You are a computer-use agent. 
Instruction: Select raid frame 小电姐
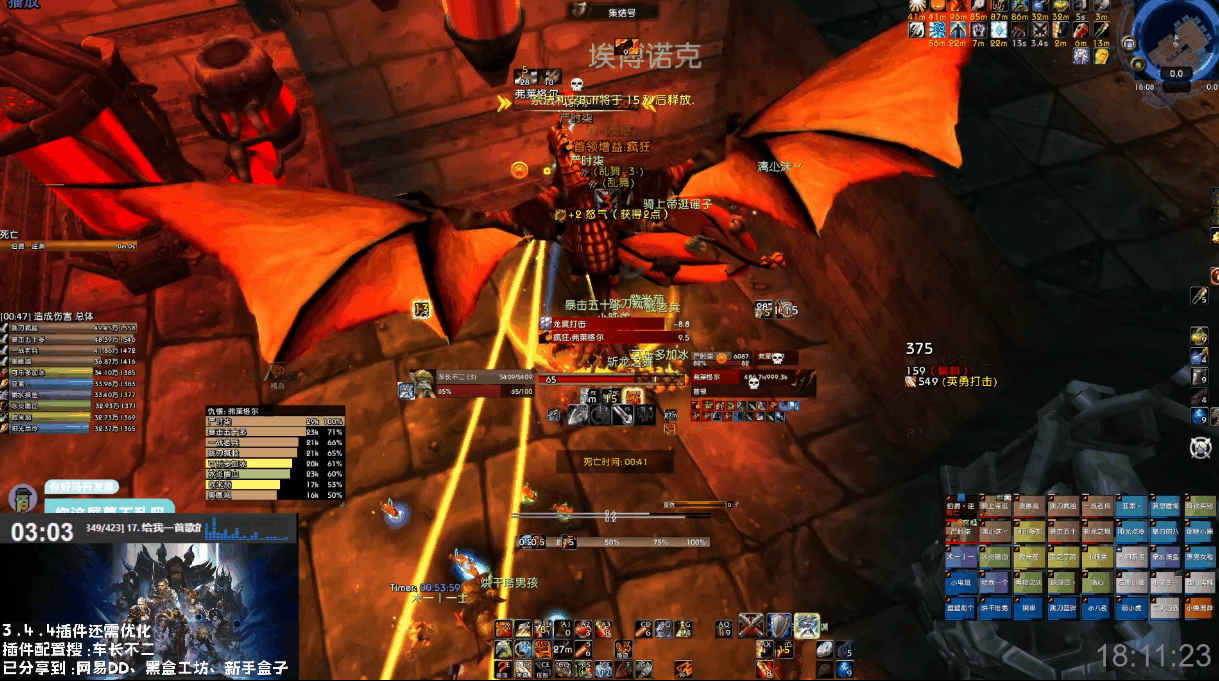tap(962, 581)
